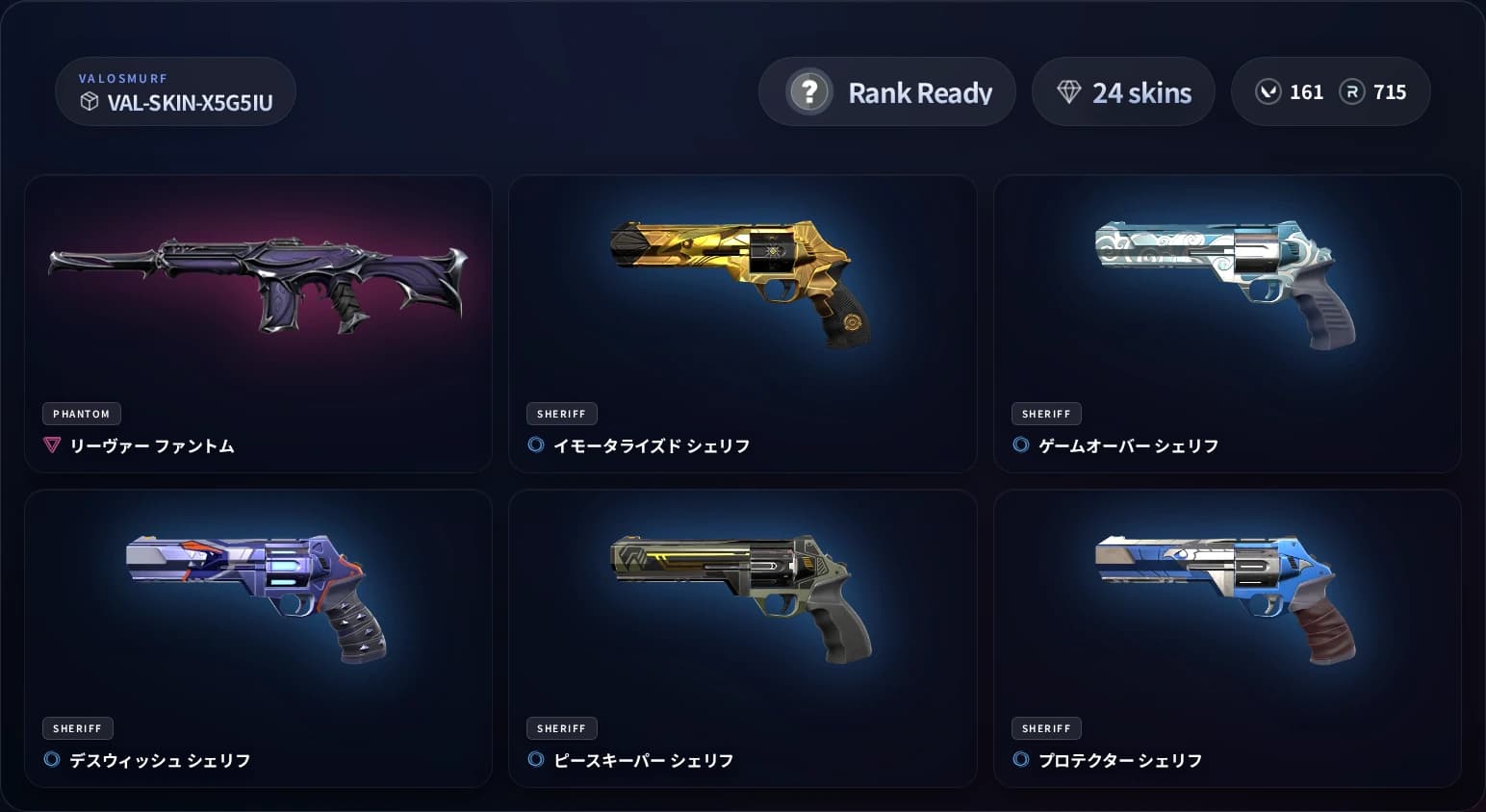Click the diamond icon next to 24 skins

[1068, 90]
